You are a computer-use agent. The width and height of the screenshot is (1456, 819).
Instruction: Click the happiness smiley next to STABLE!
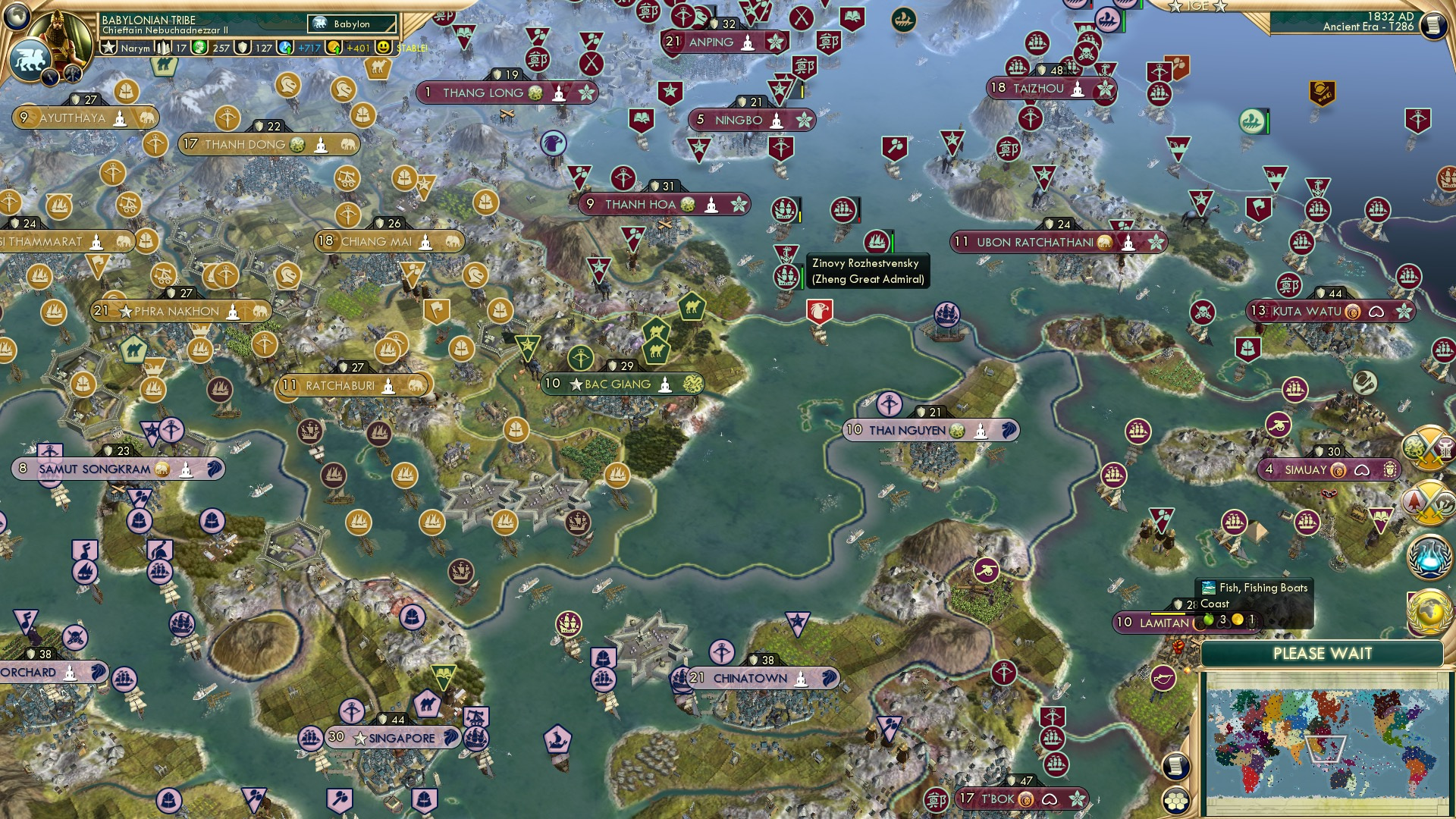tap(382, 48)
